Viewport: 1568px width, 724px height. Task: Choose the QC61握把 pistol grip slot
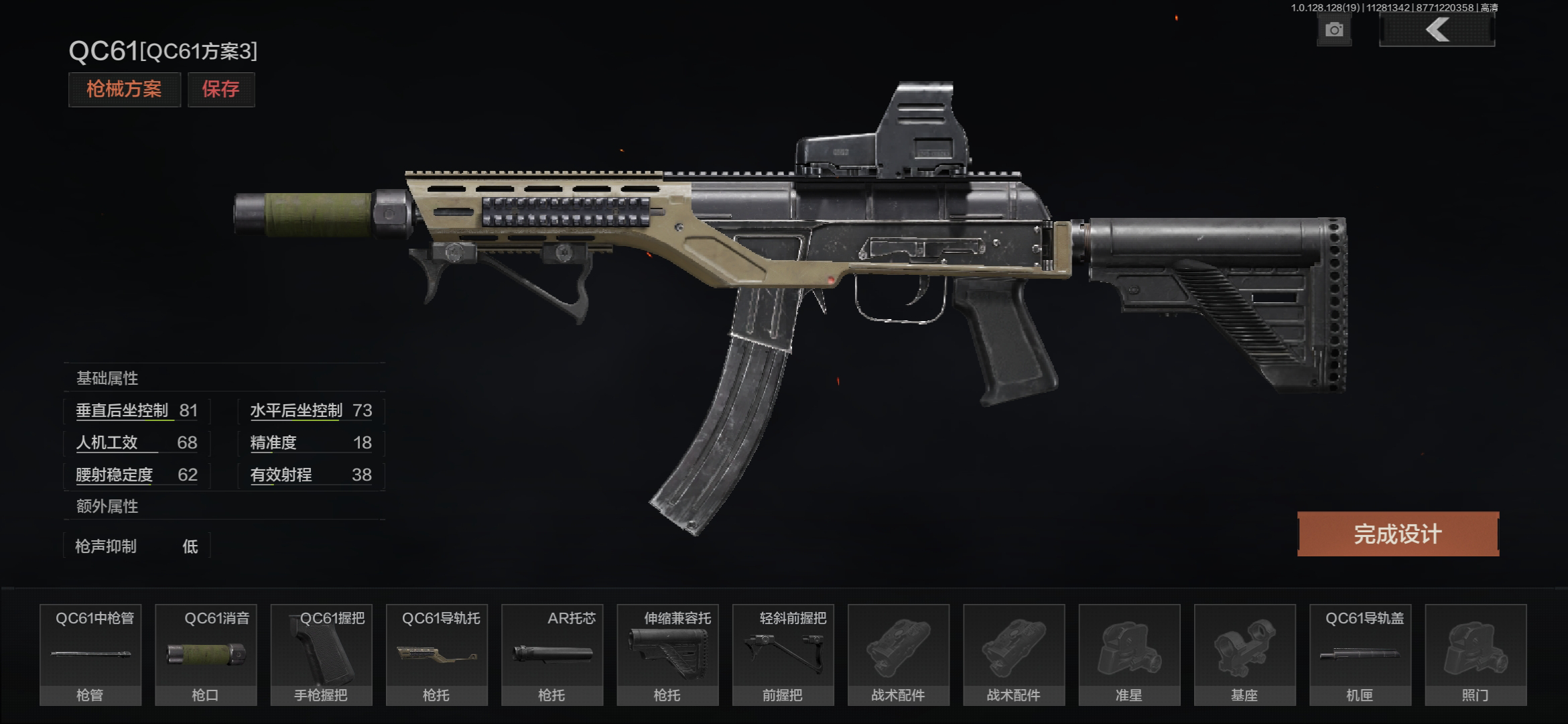(x=321, y=654)
